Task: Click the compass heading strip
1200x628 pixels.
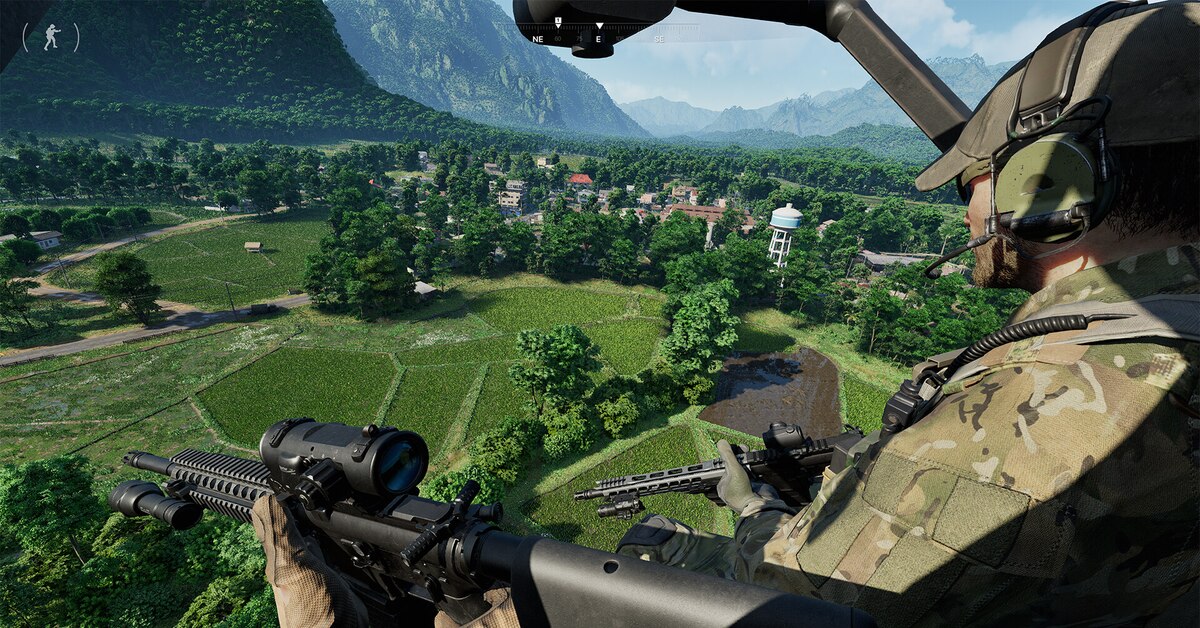Action: click(x=598, y=37)
